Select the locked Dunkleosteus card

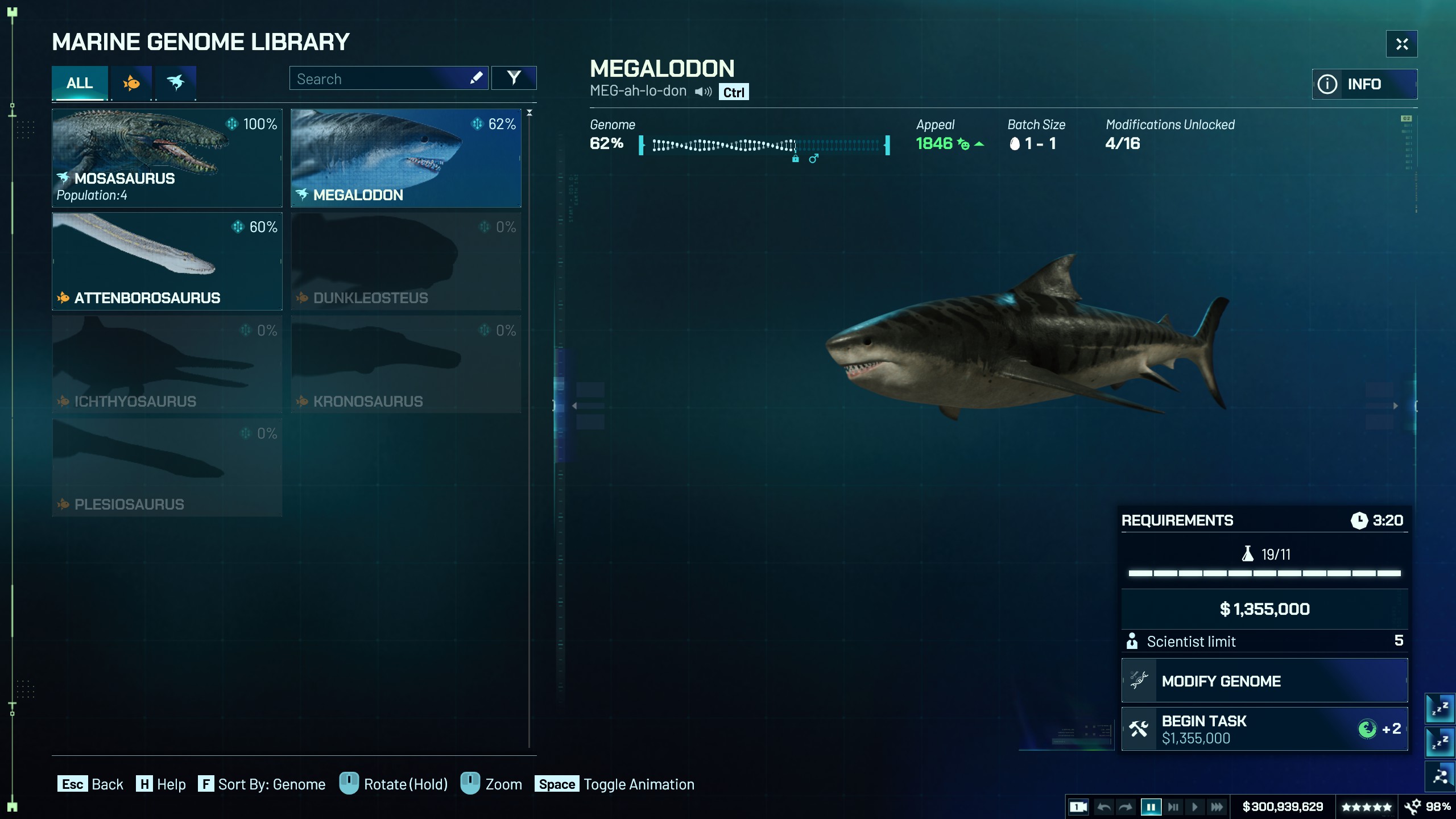click(406, 261)
